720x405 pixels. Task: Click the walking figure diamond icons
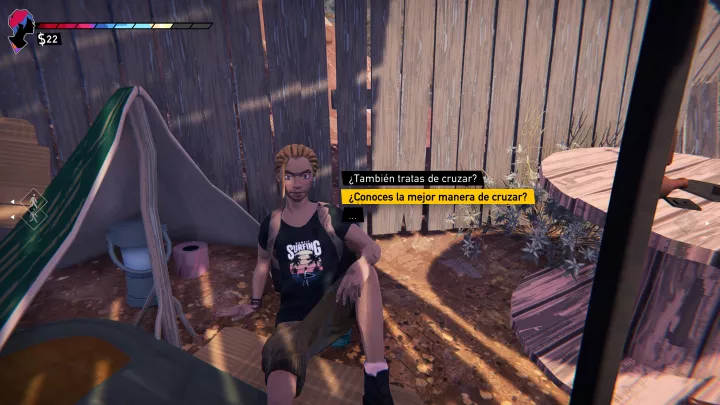coord(33,207)
